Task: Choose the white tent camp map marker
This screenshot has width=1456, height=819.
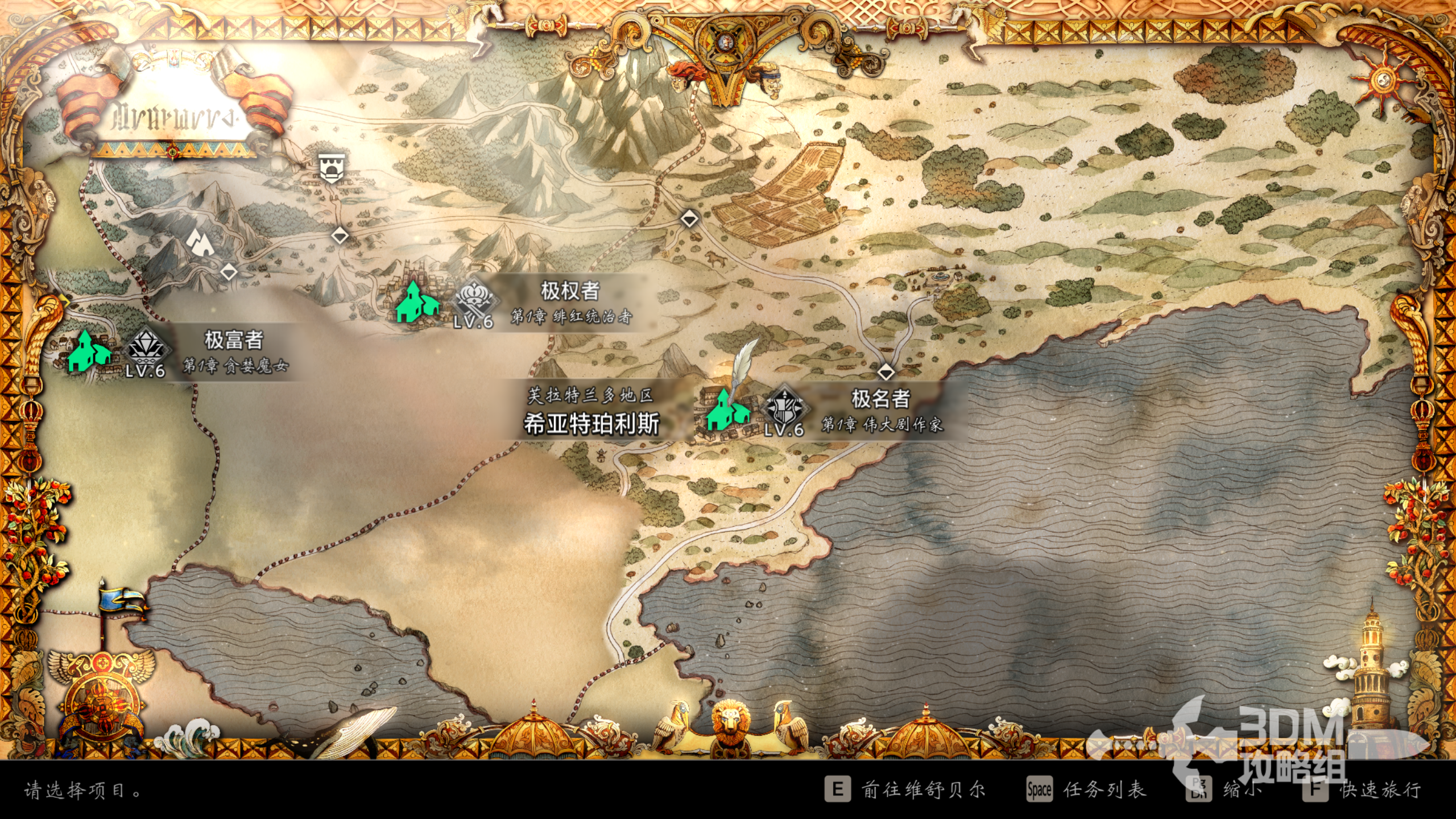Action: 200,243
